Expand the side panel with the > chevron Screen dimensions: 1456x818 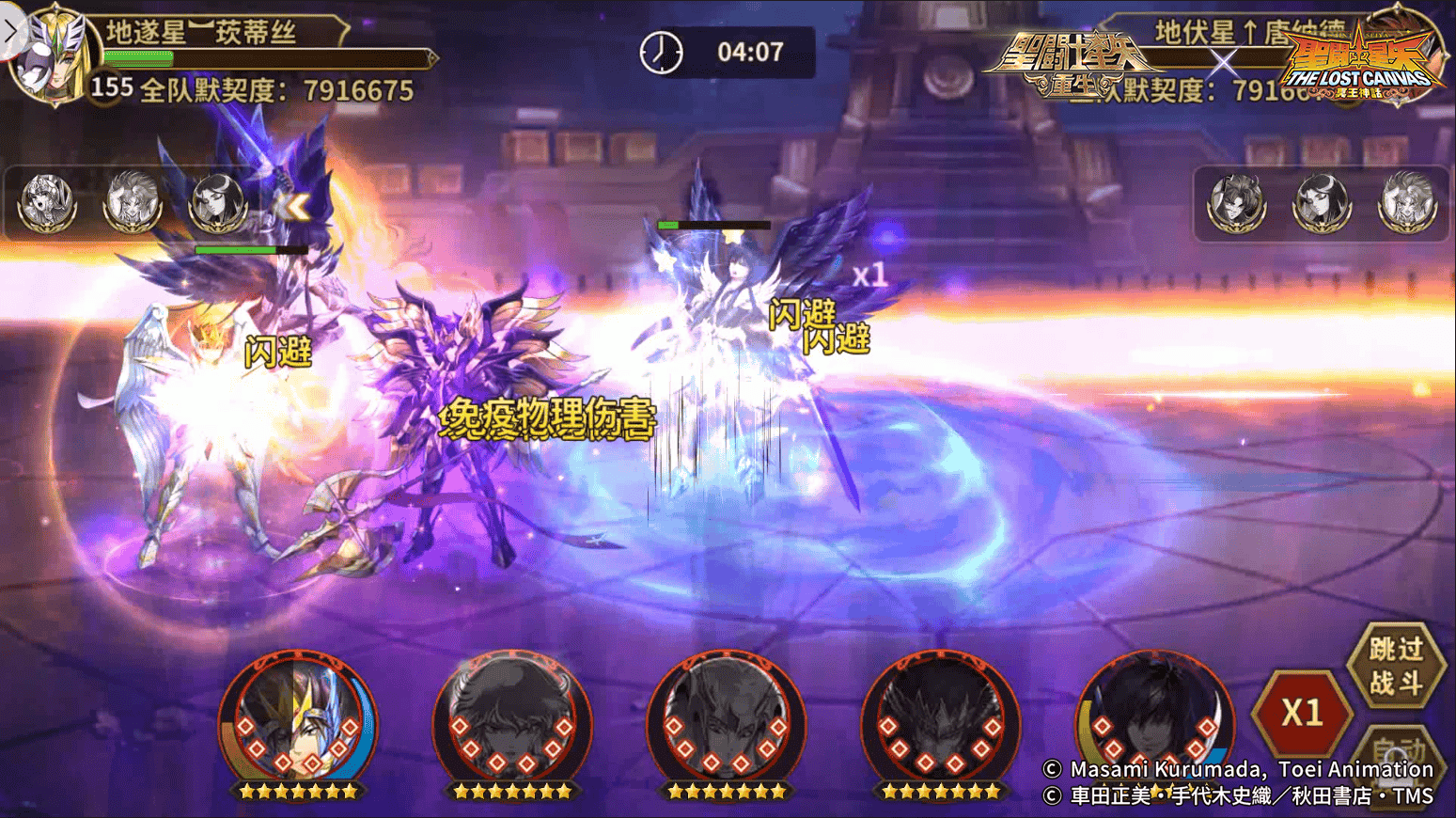tap(11, 28)
